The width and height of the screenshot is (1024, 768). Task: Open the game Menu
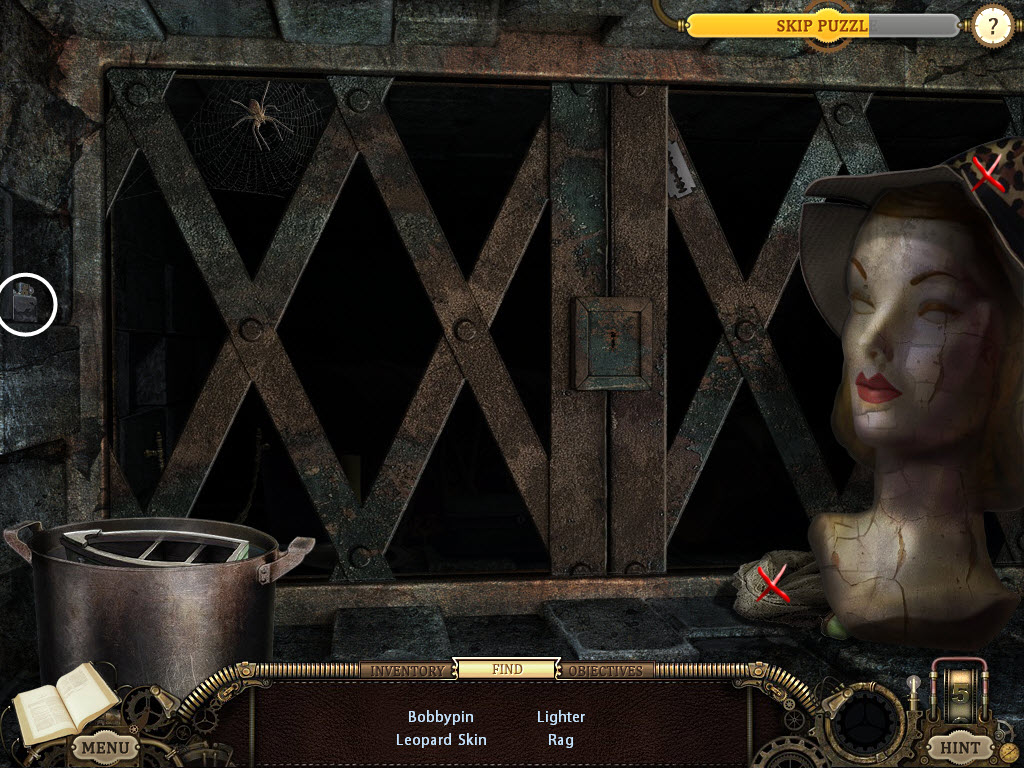[105, 746]
